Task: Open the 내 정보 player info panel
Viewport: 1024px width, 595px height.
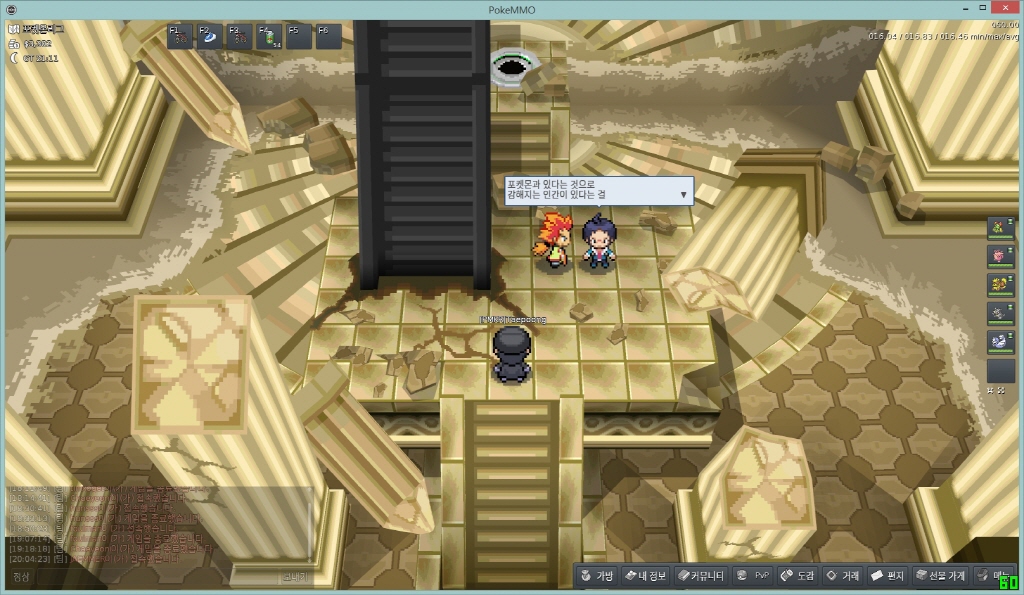Action: 645,576
